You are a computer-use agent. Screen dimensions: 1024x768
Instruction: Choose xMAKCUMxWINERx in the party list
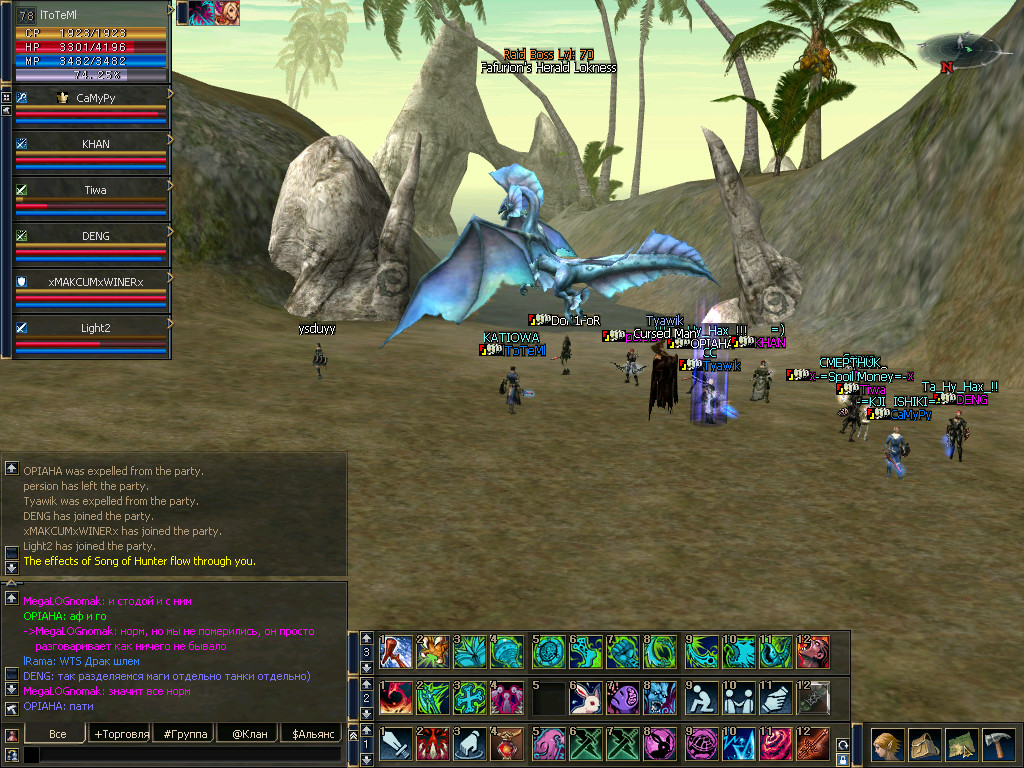coord(96,282)
